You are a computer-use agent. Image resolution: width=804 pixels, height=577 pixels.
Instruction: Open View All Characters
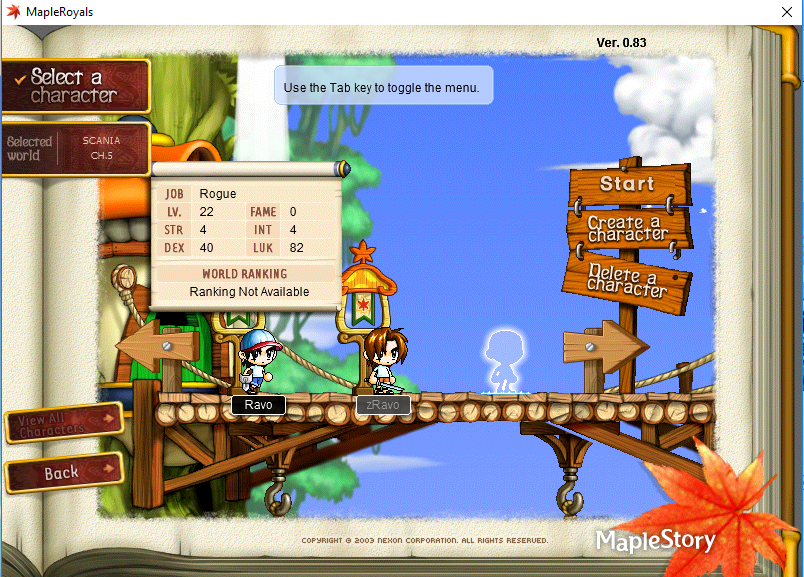point(62,423)
